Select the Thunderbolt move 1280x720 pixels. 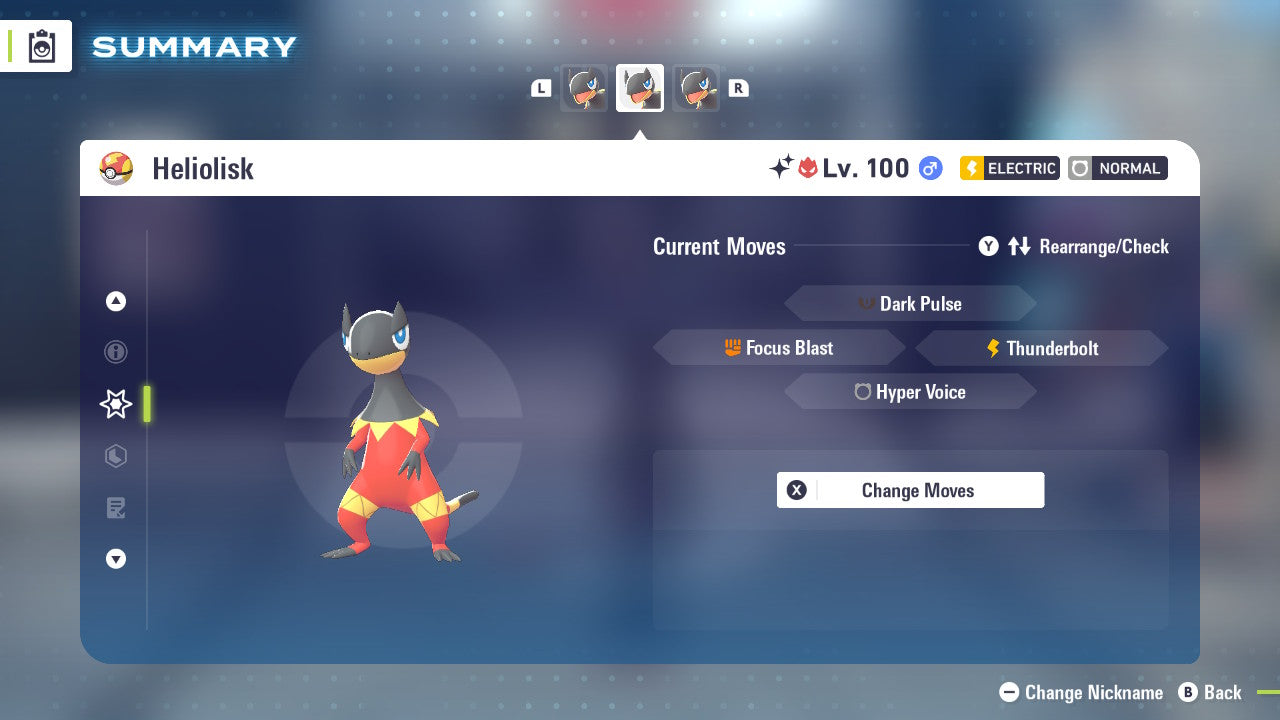coord(1041,347)
